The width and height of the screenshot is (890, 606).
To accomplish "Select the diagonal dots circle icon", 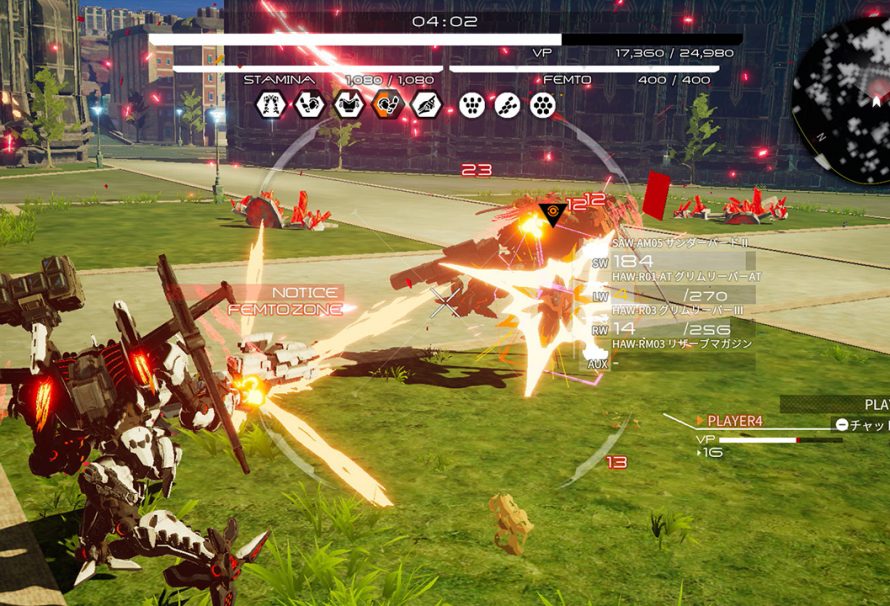I will pyautogui.click(x=507, y=104).
